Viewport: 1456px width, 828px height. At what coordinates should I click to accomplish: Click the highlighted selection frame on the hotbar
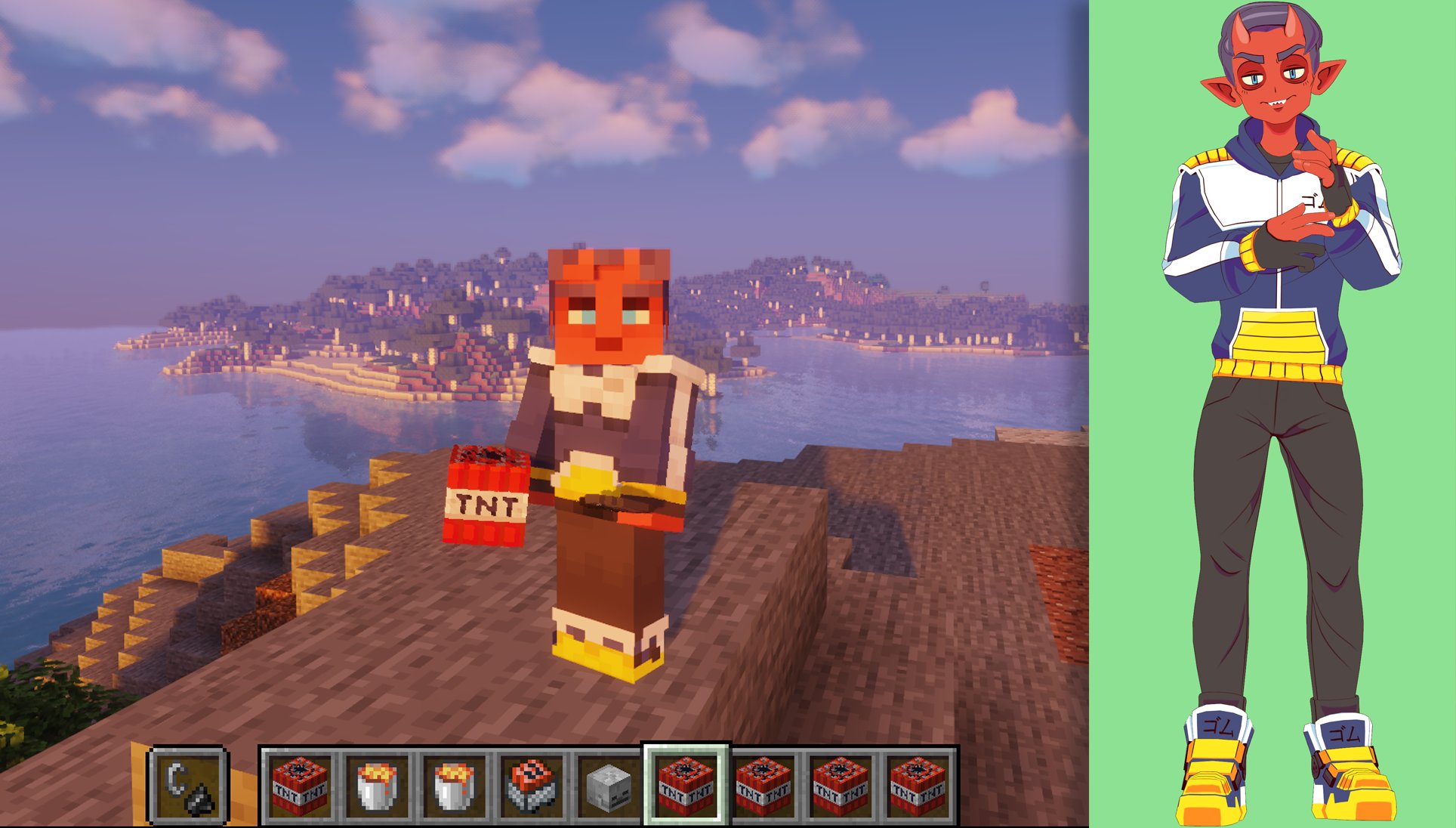(x=686, y=786)
